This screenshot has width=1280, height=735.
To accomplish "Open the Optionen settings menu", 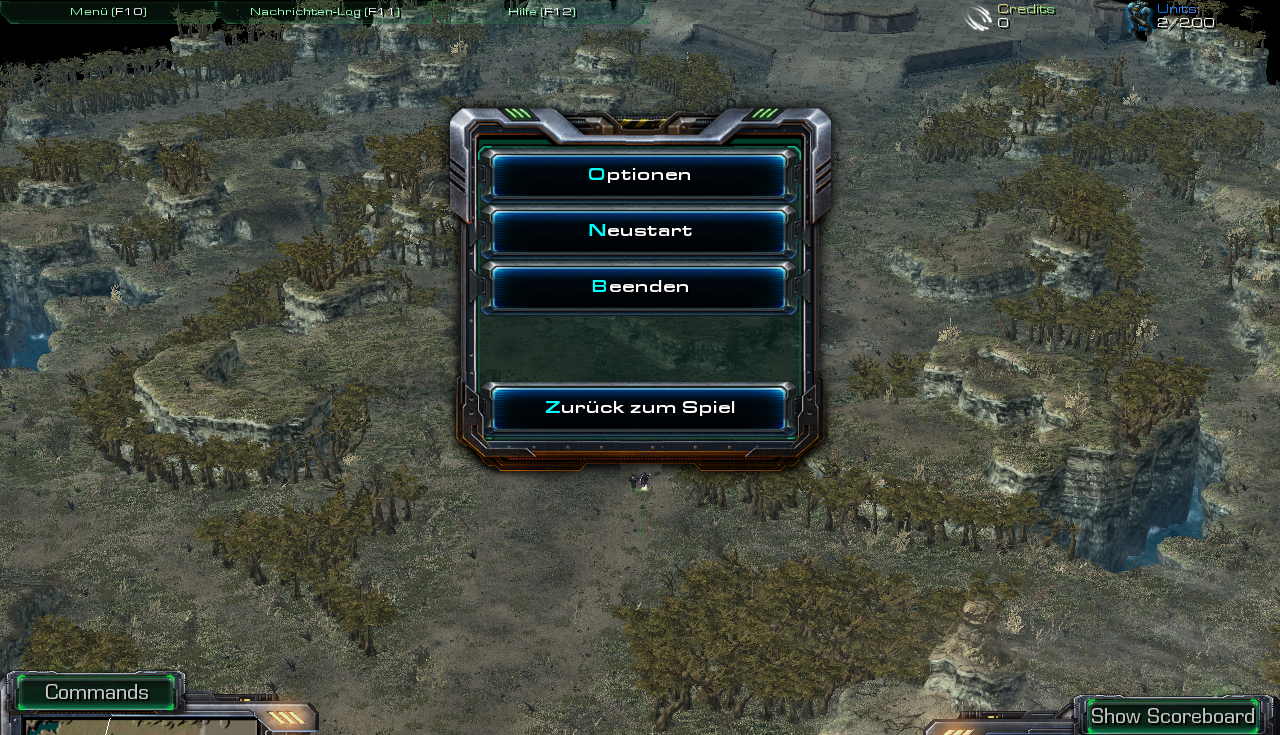I will tap(639, 175).
